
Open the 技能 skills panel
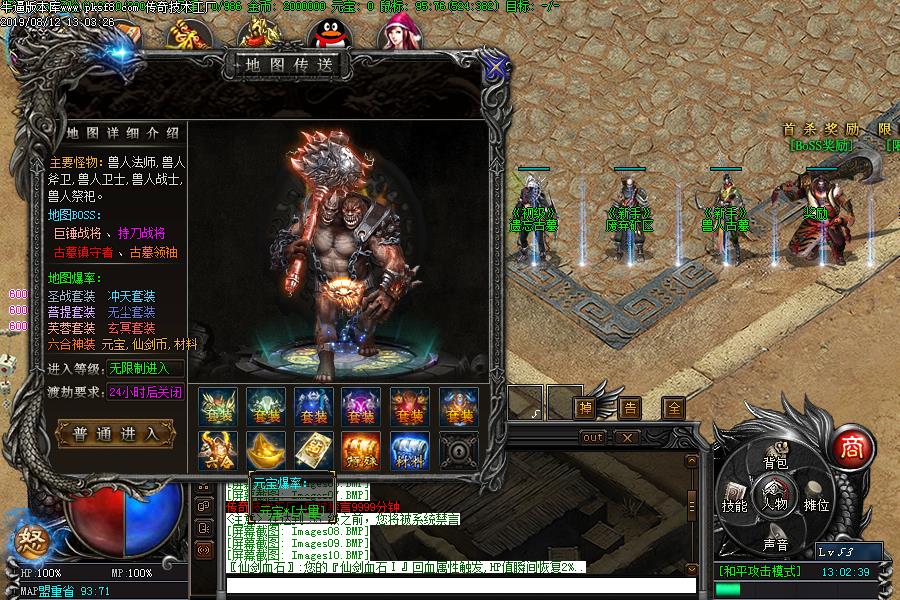735,504
